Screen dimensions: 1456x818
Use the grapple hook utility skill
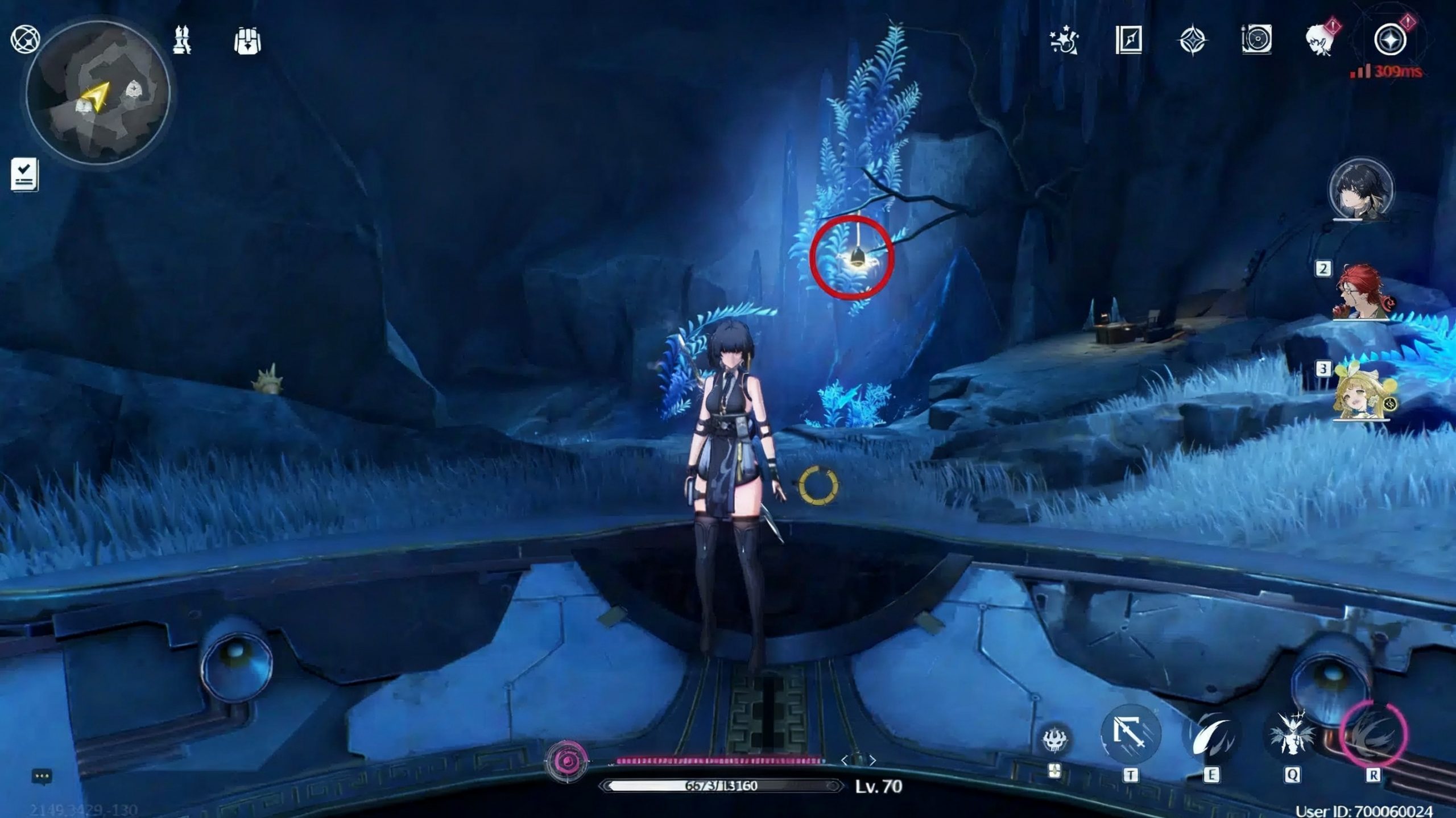pyautogui.click(x=1130, y=734)
